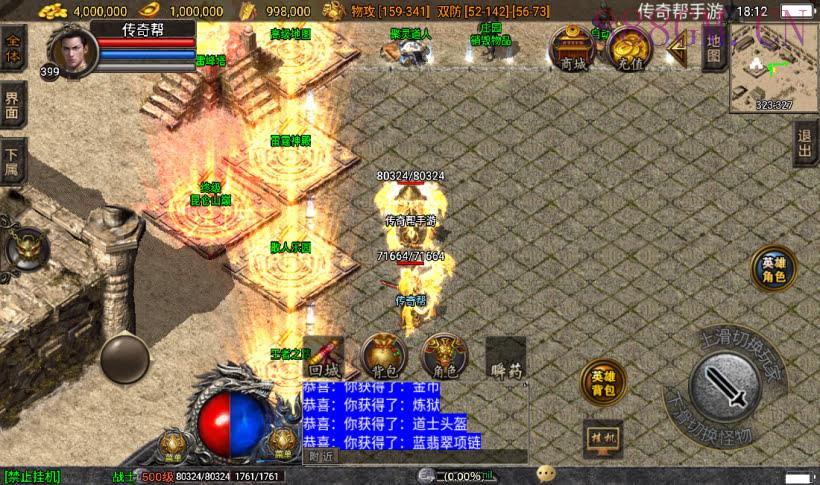Select the 全体 tab
This screenshot has height=485, width=820.
pos(13,48)
